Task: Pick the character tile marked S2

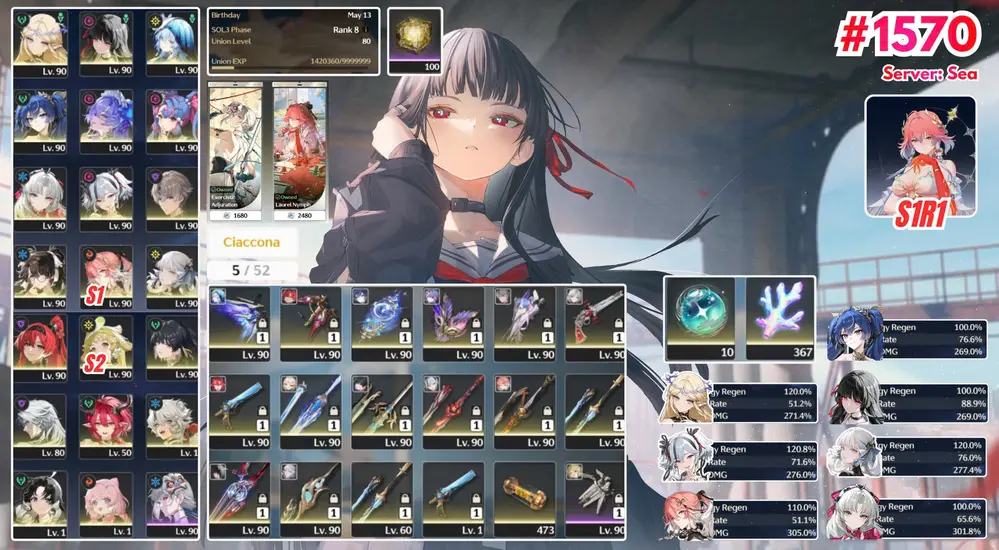Action: point(105,347)
